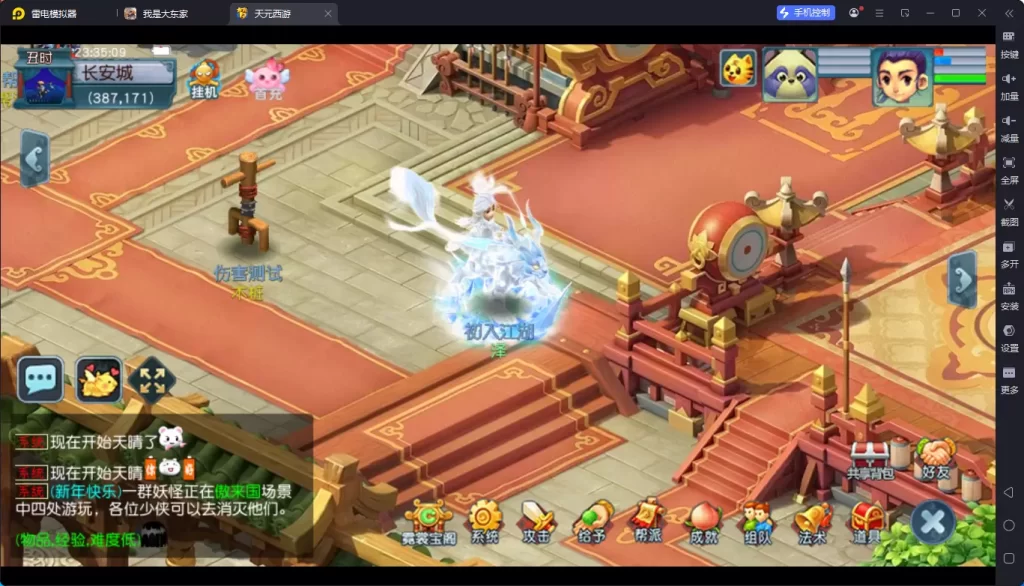Open the 好友 friends list
This screenshot has width=1024, height=586.
pos(936,460)
